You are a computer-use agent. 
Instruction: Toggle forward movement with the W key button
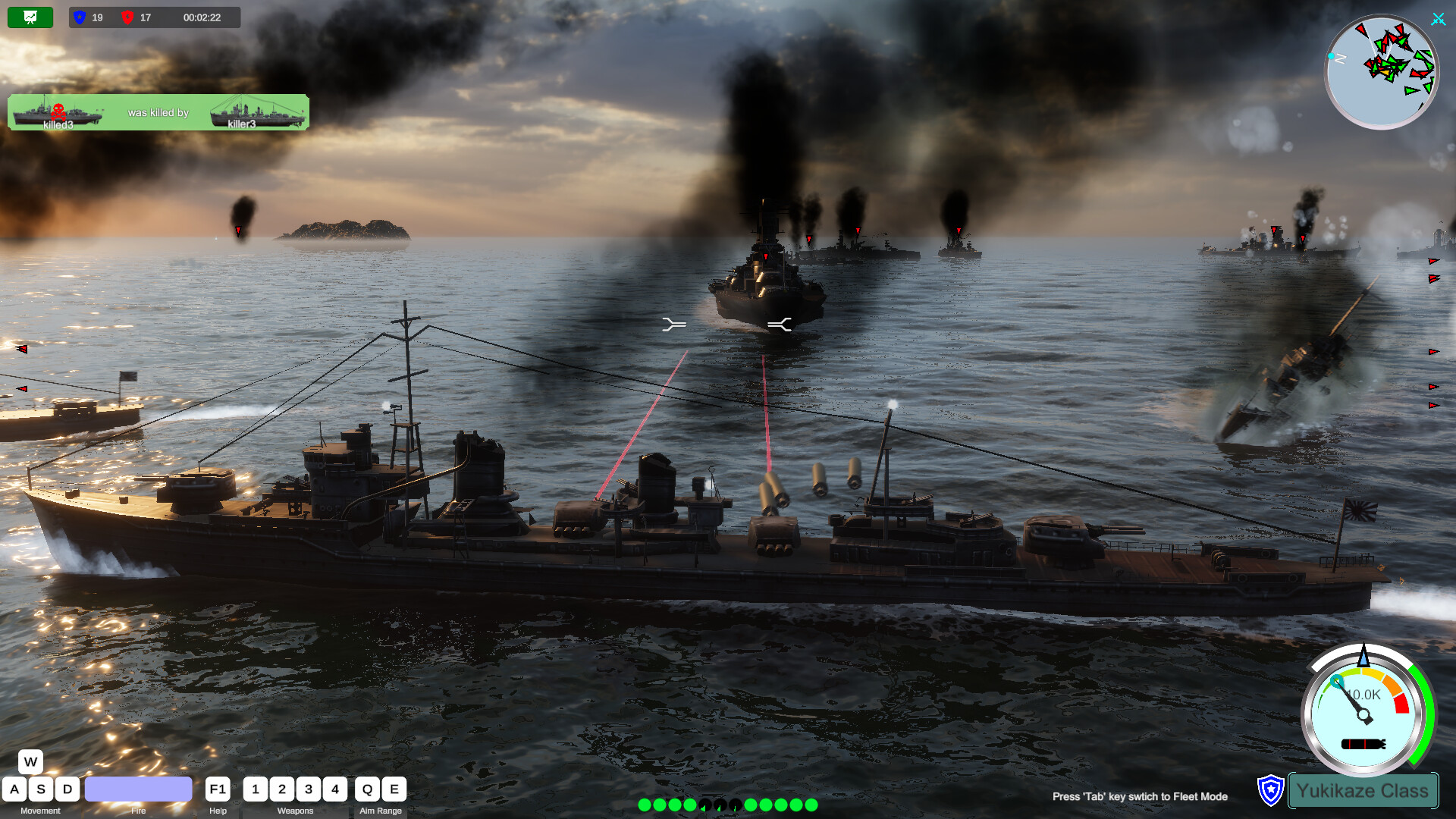[x=30, y=761]
